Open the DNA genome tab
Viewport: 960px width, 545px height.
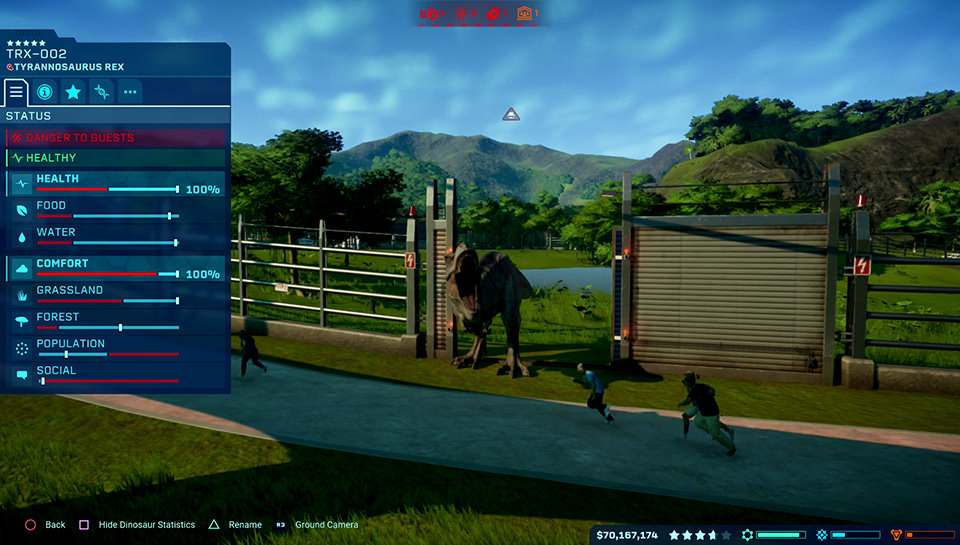(x=101, y=92)
